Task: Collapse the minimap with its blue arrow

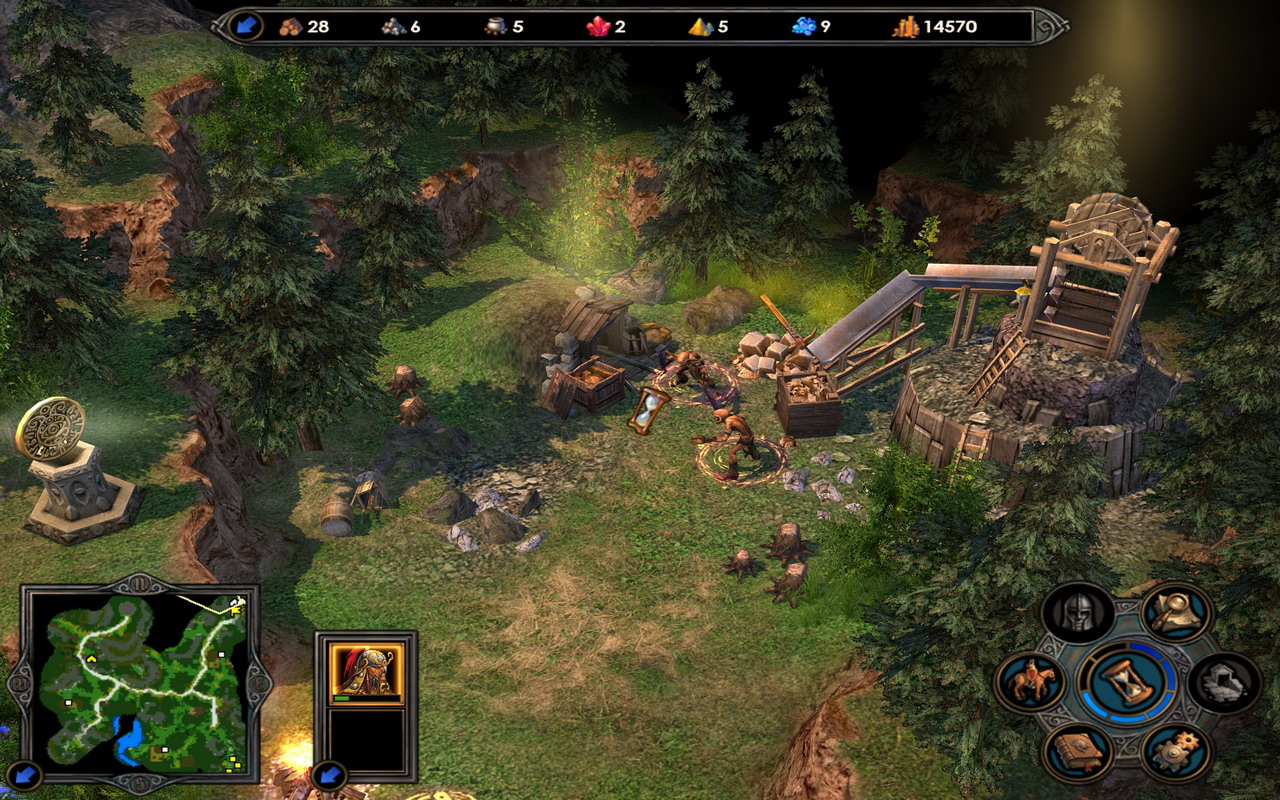Action: click(x=27, y=773)
